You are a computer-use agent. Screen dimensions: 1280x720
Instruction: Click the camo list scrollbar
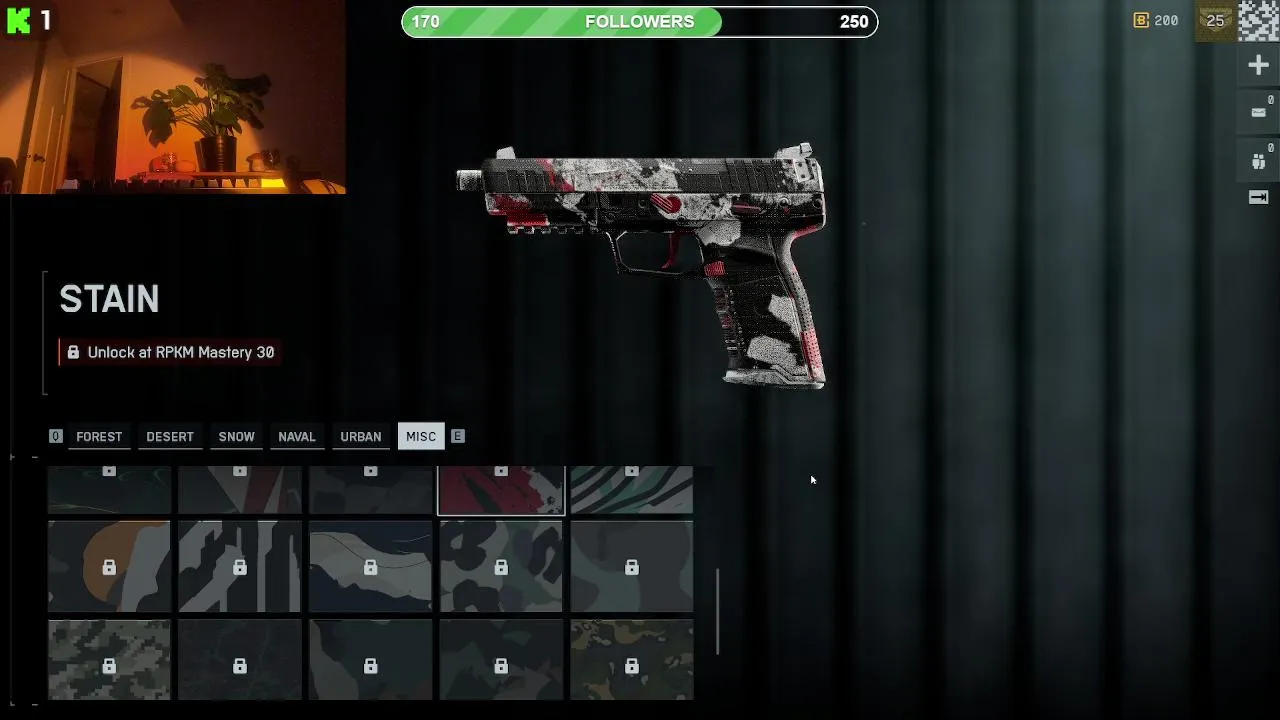pyautogui.click(x=718, y=611)
